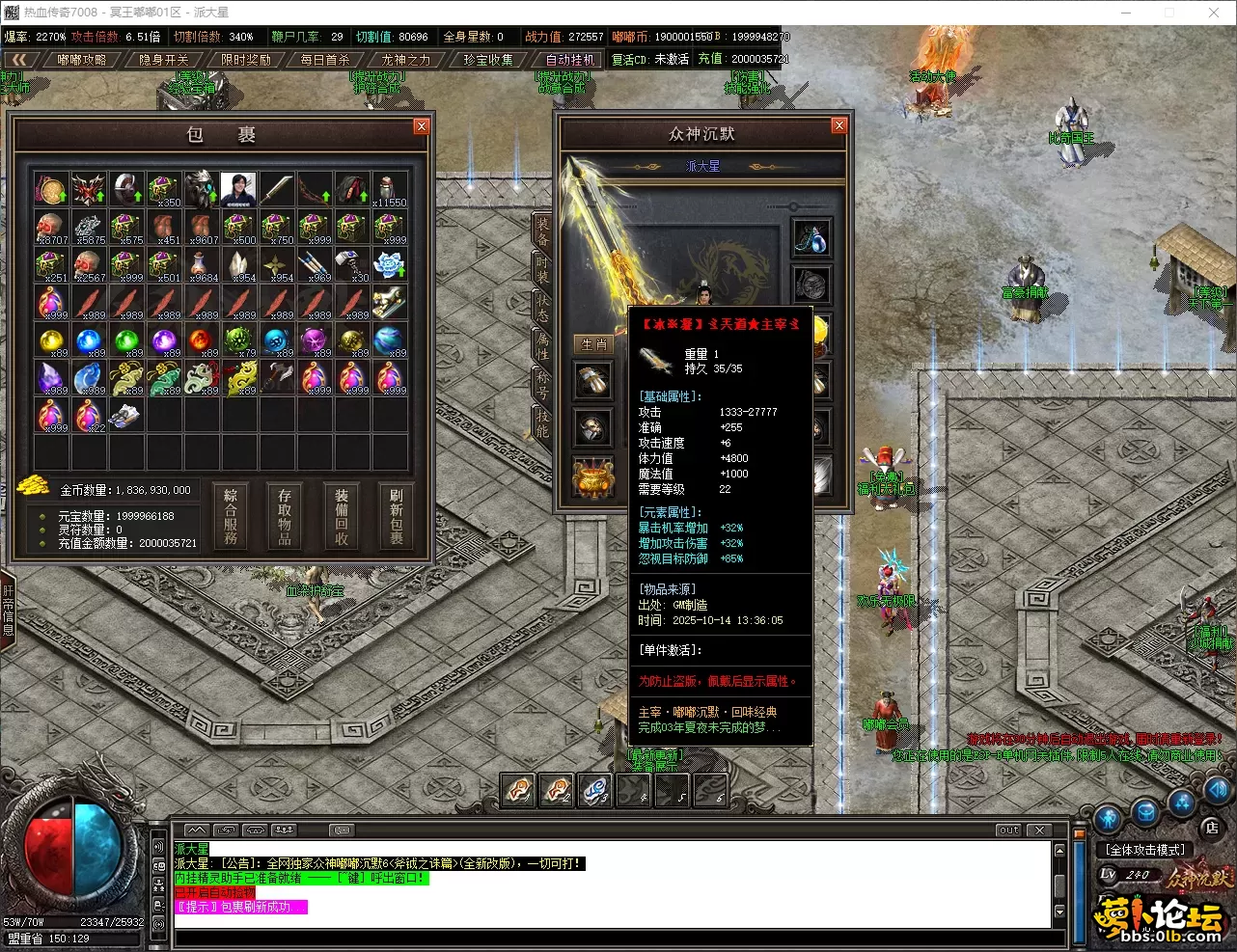Open the 限时奖励 timed rewards

245,60
